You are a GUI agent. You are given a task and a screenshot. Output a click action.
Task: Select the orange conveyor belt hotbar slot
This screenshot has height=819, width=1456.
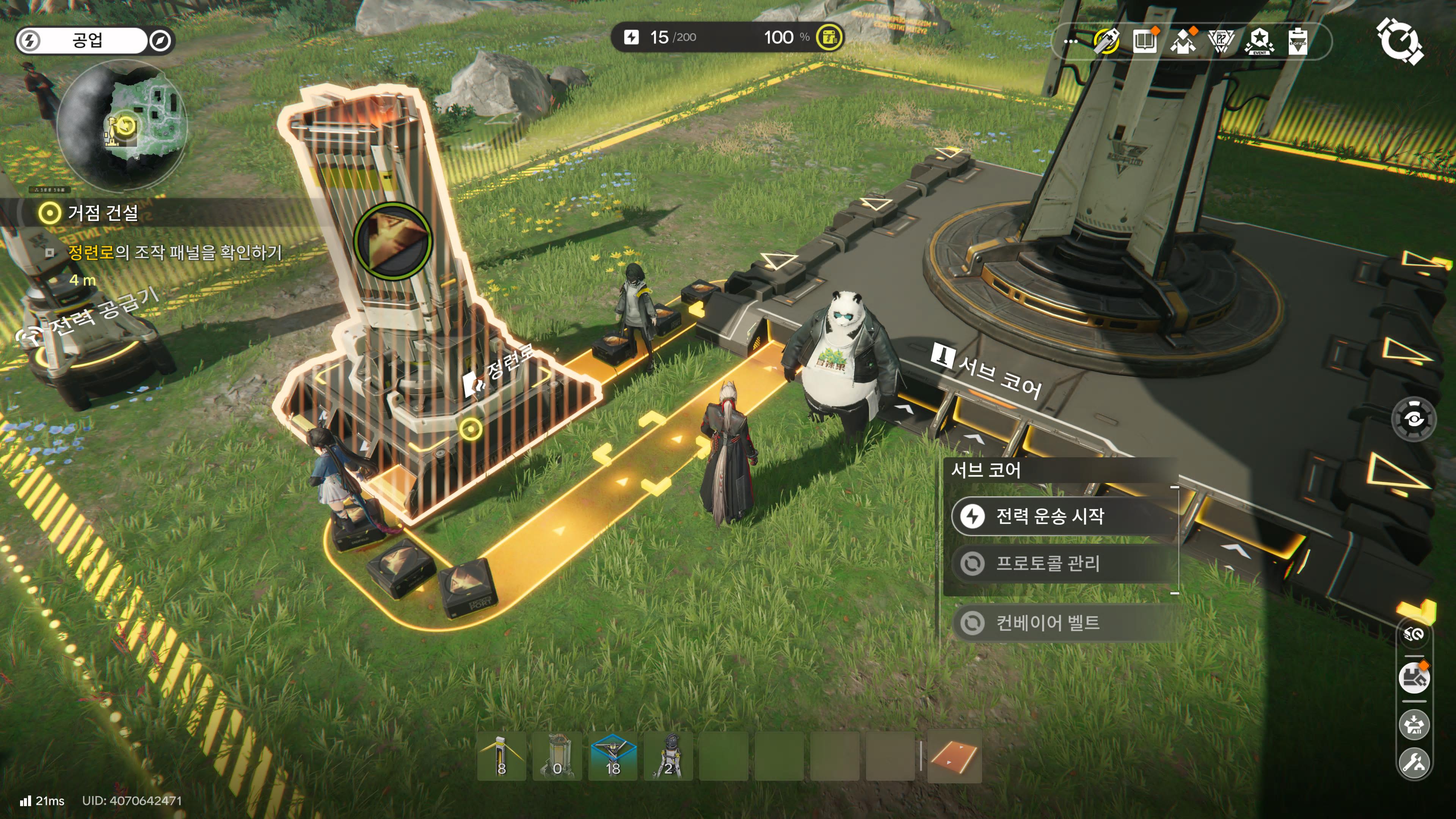point(954,756)
